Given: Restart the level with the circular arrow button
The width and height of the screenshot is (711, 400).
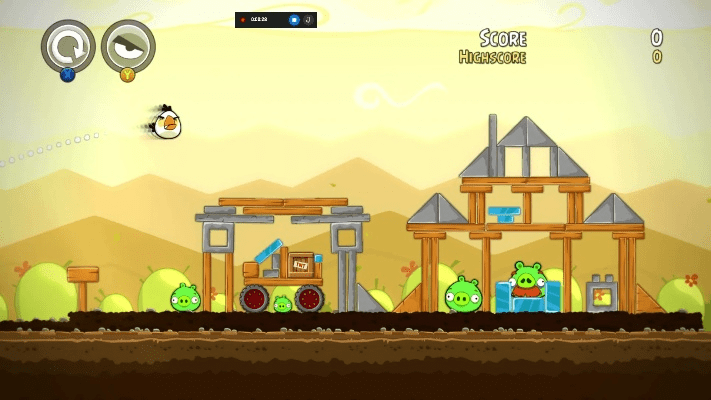Looking at the screenshot, I should (68, 45).
